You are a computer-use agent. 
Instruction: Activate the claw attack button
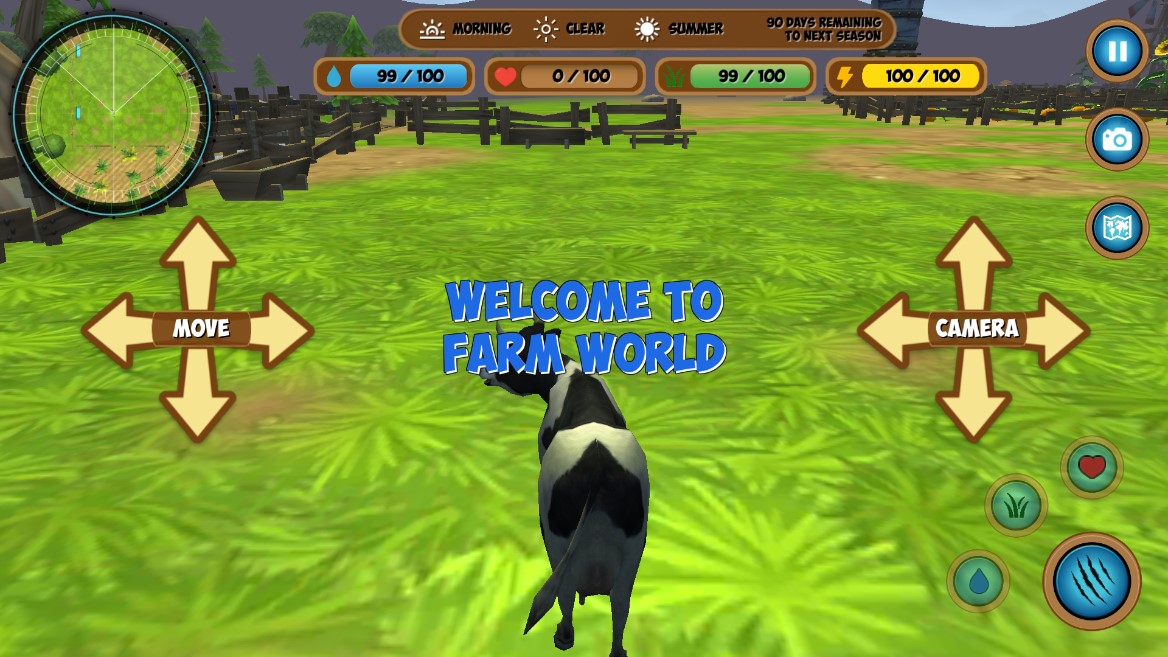pos(1092,581)
